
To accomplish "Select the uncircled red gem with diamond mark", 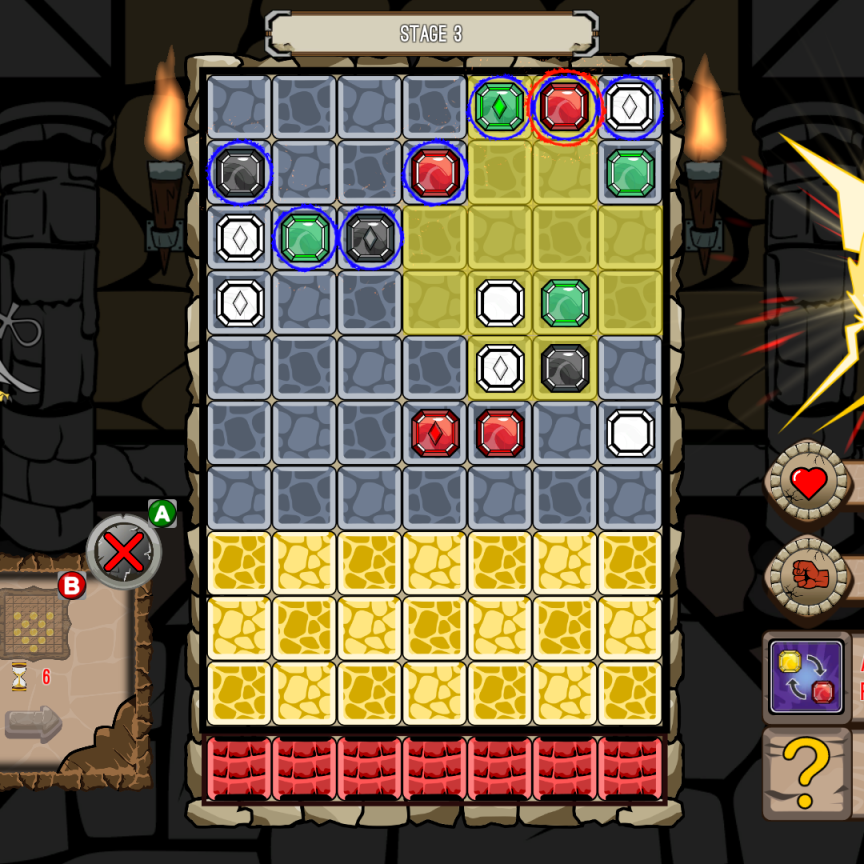I will pyautogui.click(x=435, y=433).
